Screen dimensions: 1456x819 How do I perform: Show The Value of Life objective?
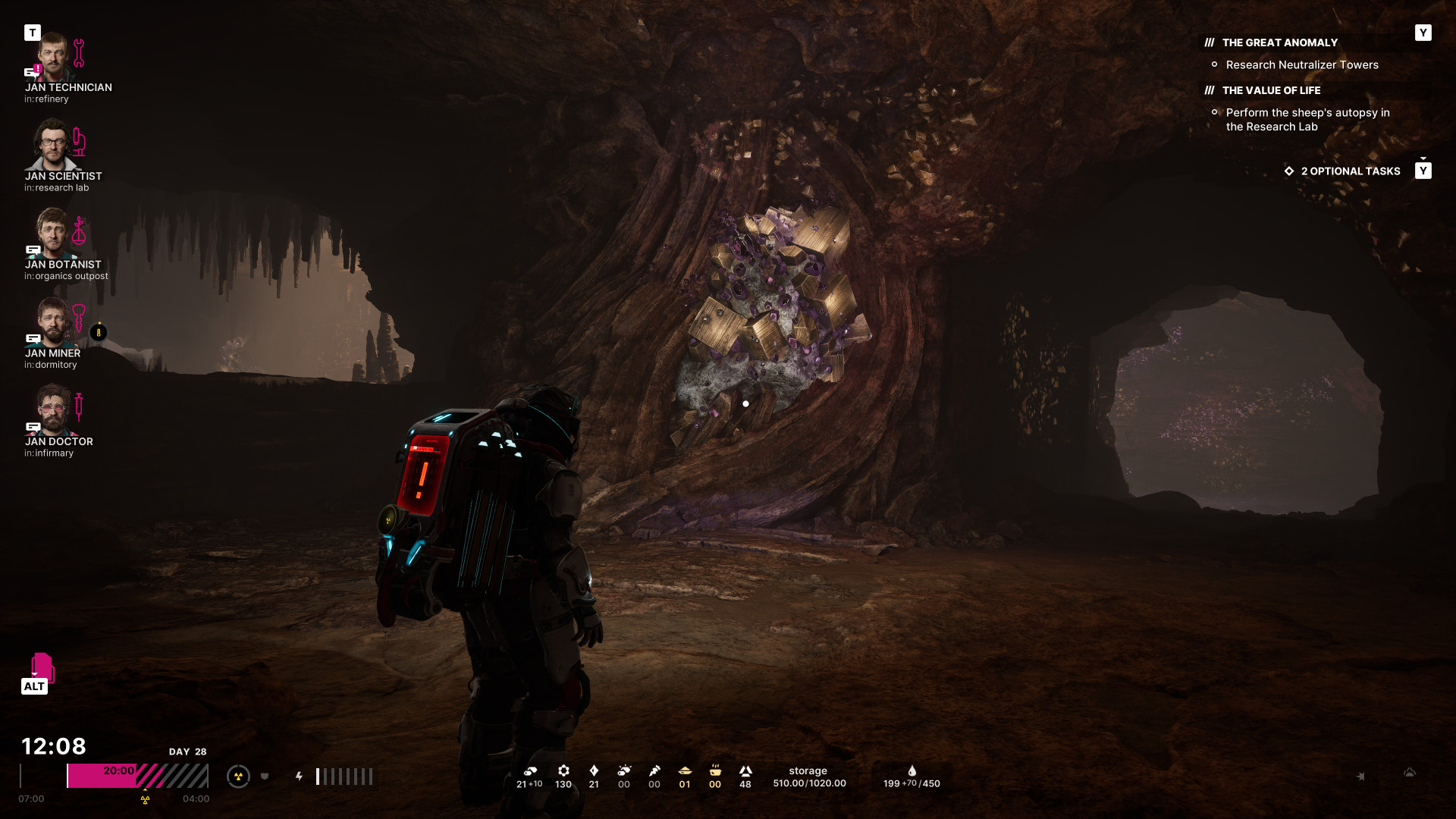(x=1271, y=91)
